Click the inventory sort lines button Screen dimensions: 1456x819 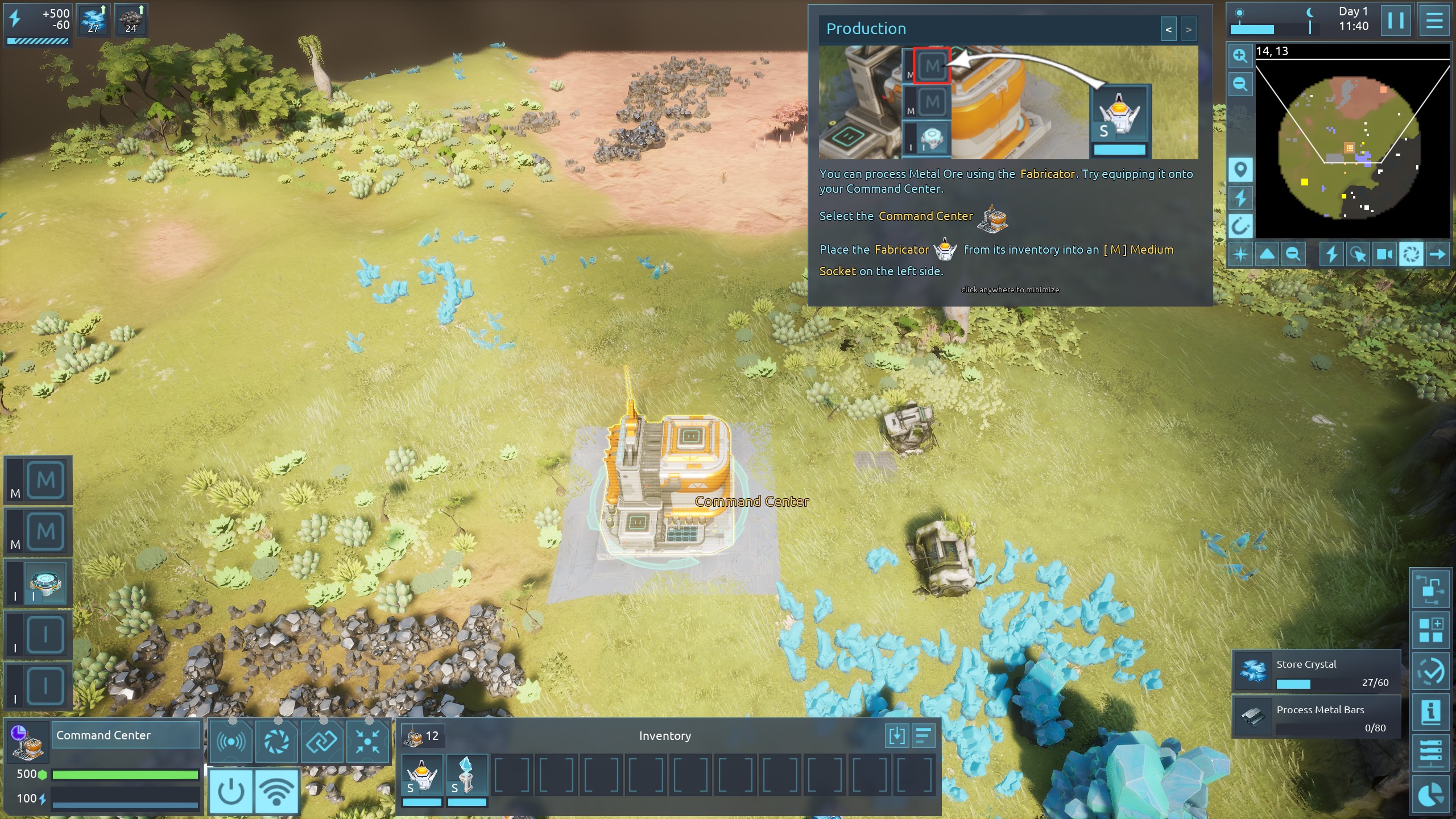924,735
